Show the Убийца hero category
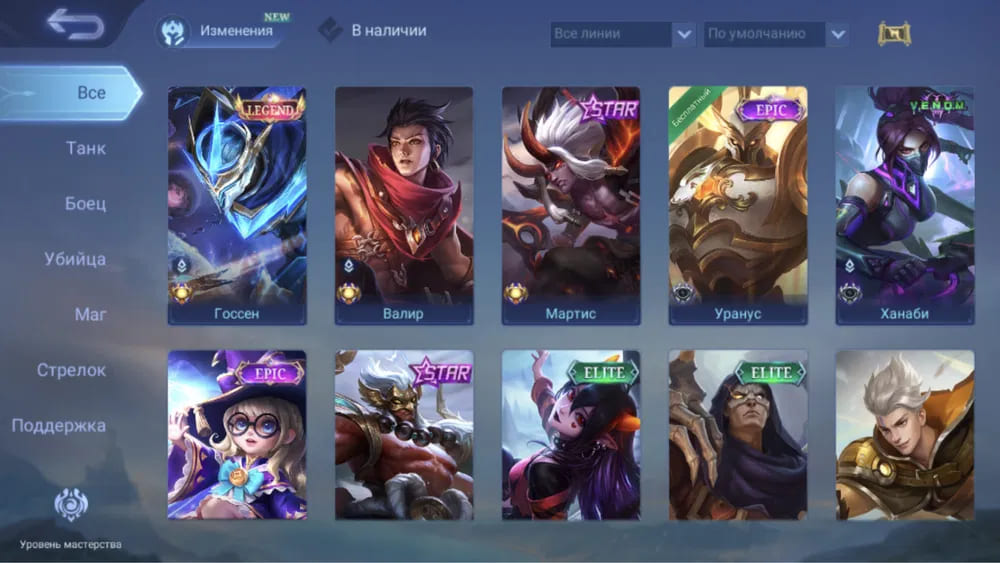 (x=75, y=260)
